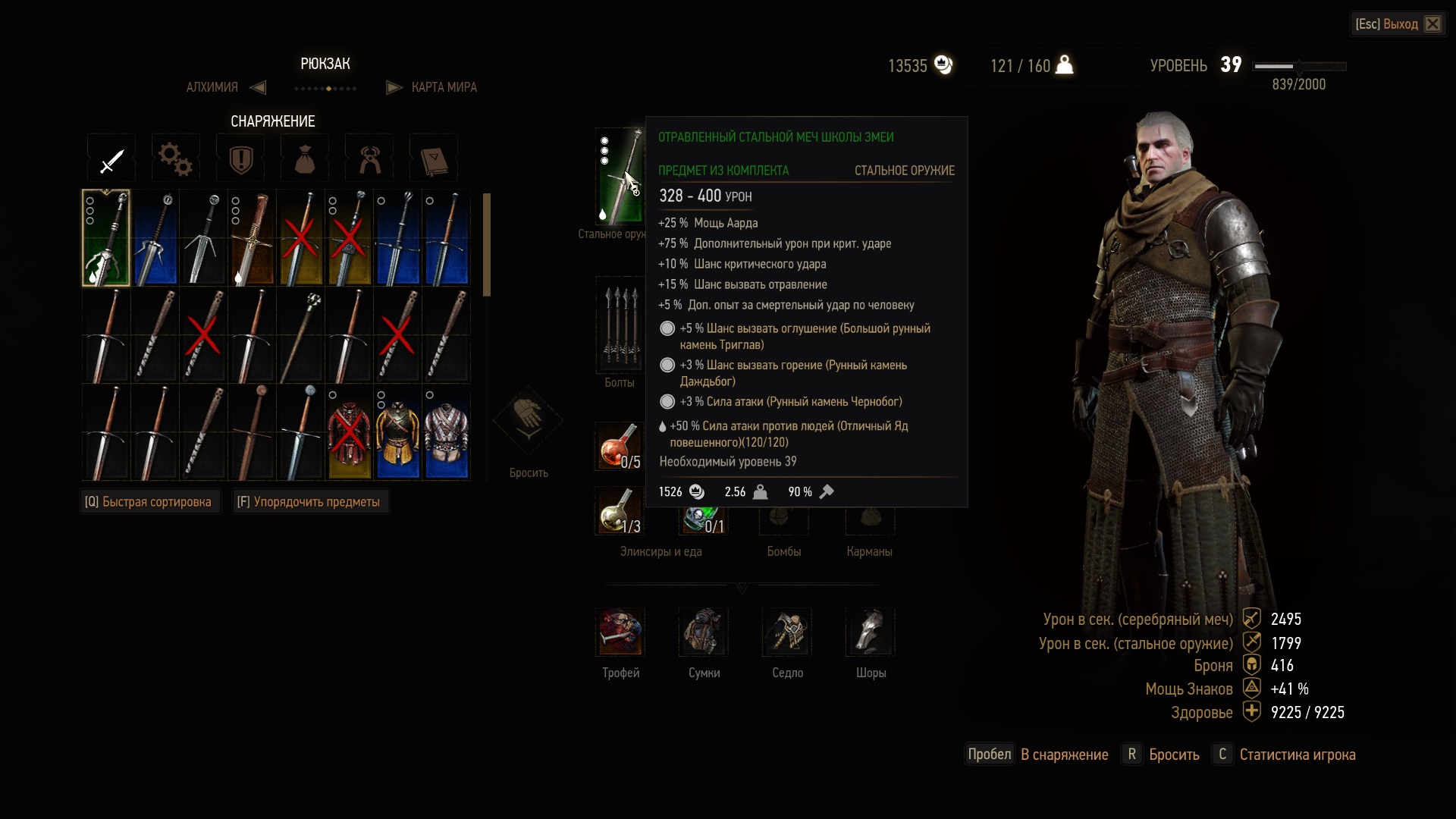
Task: Click the Arrange Items button
Action: click(x=309, y=502)
